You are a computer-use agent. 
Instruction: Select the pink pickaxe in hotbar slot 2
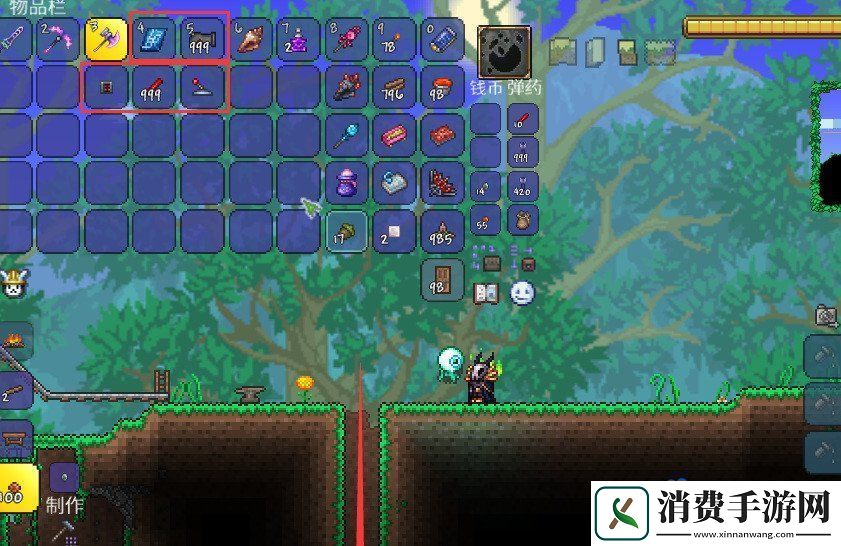(59, 39)
